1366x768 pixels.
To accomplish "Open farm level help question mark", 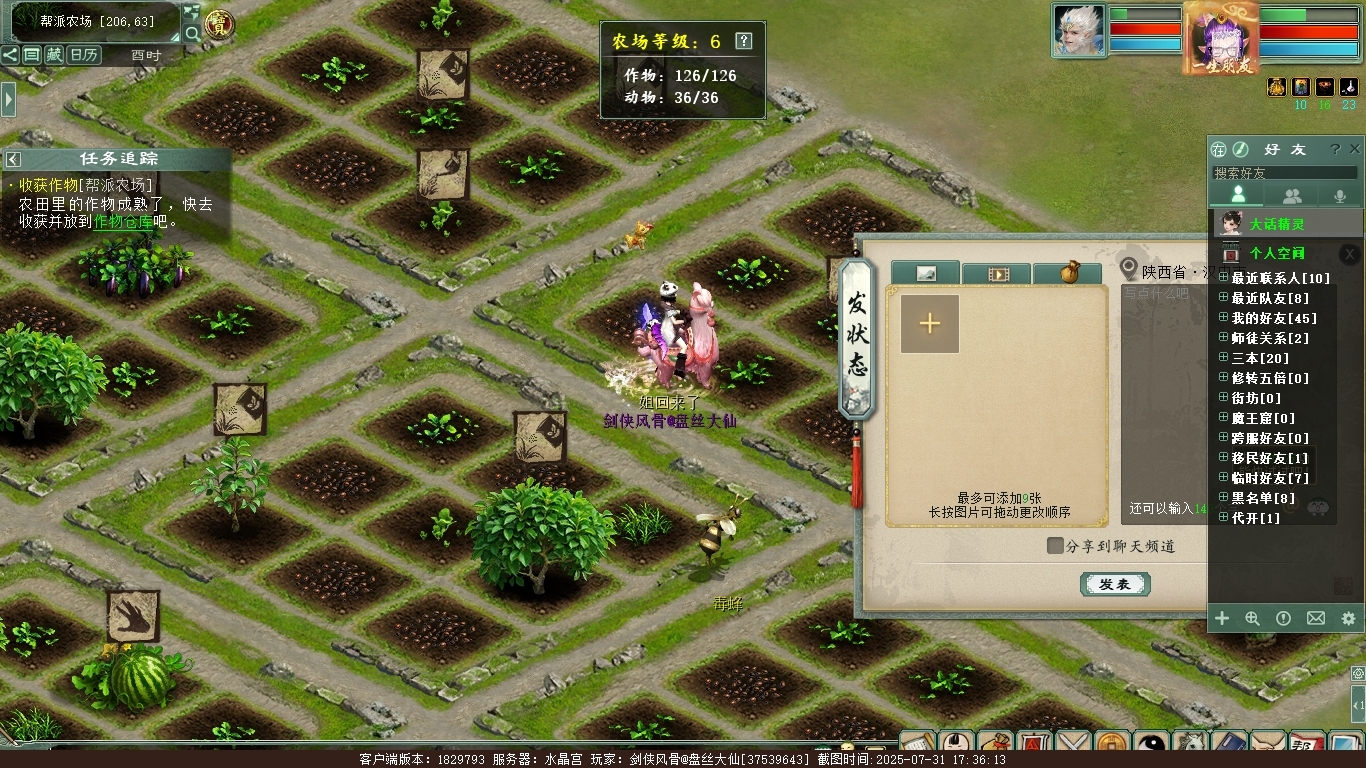I will coord(743,41).
